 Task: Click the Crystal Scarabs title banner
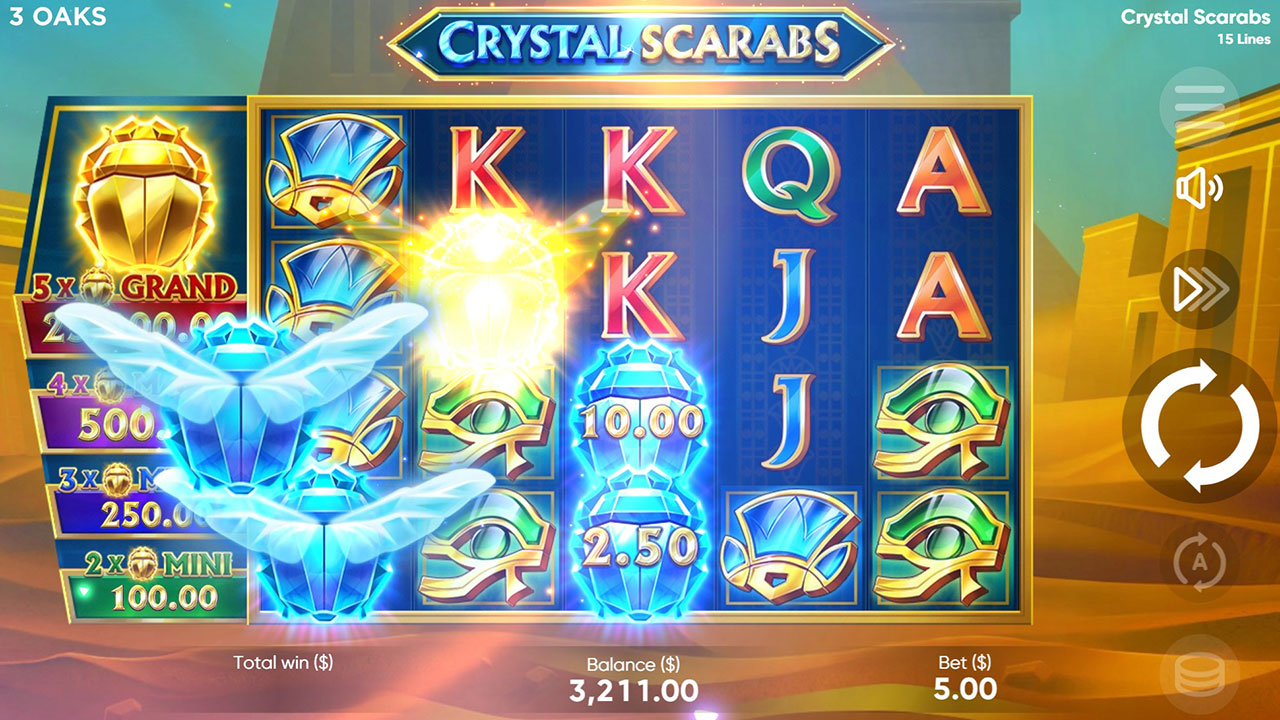pyautogui.click(x=640, y=41)
